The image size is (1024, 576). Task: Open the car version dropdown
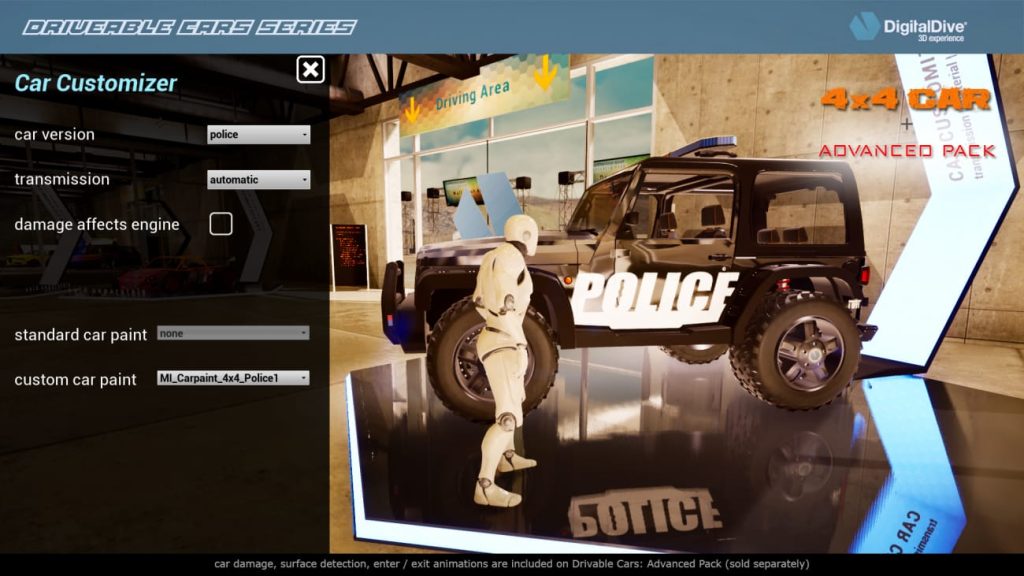pos(258,135)
